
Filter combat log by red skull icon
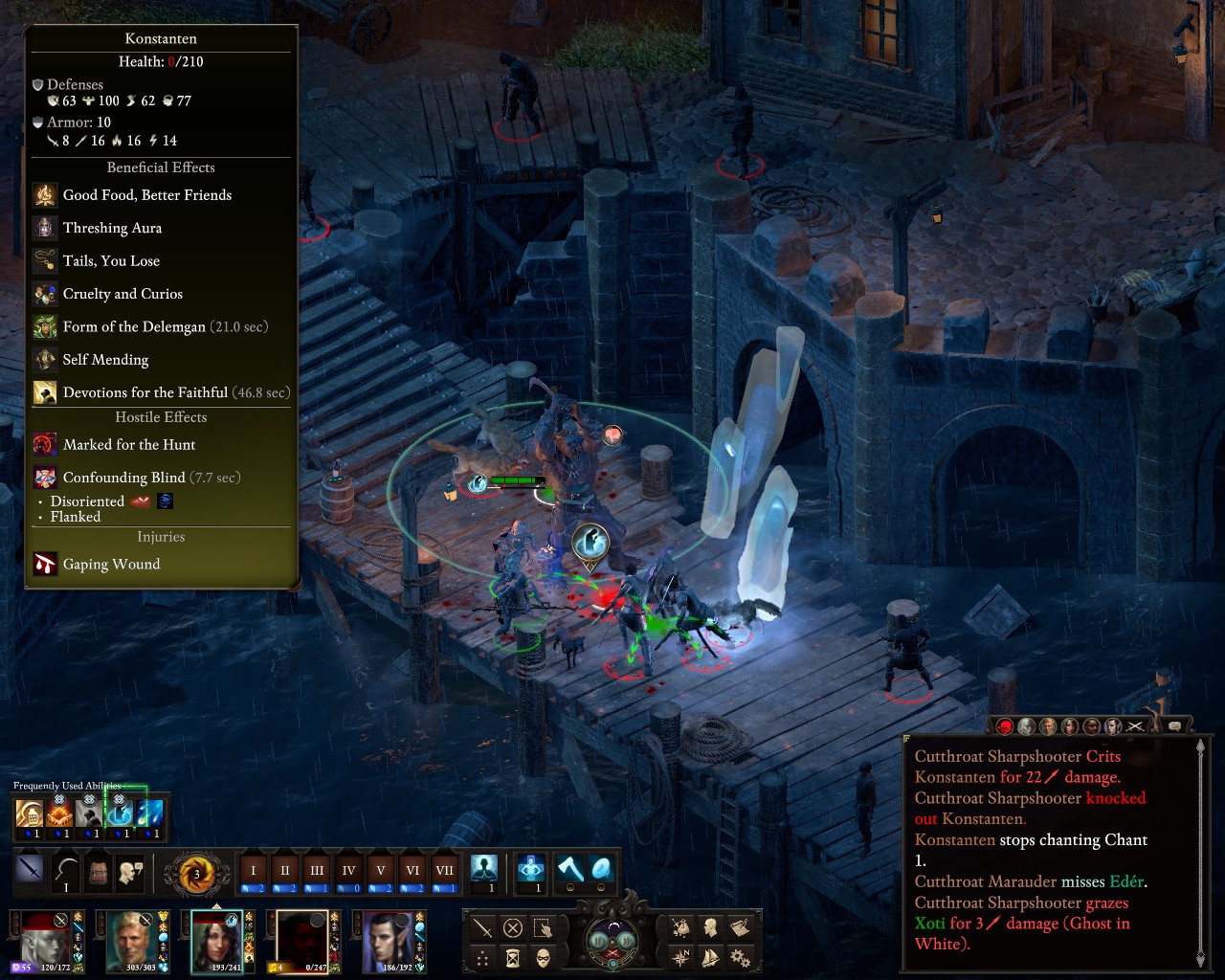point(1005,726)
